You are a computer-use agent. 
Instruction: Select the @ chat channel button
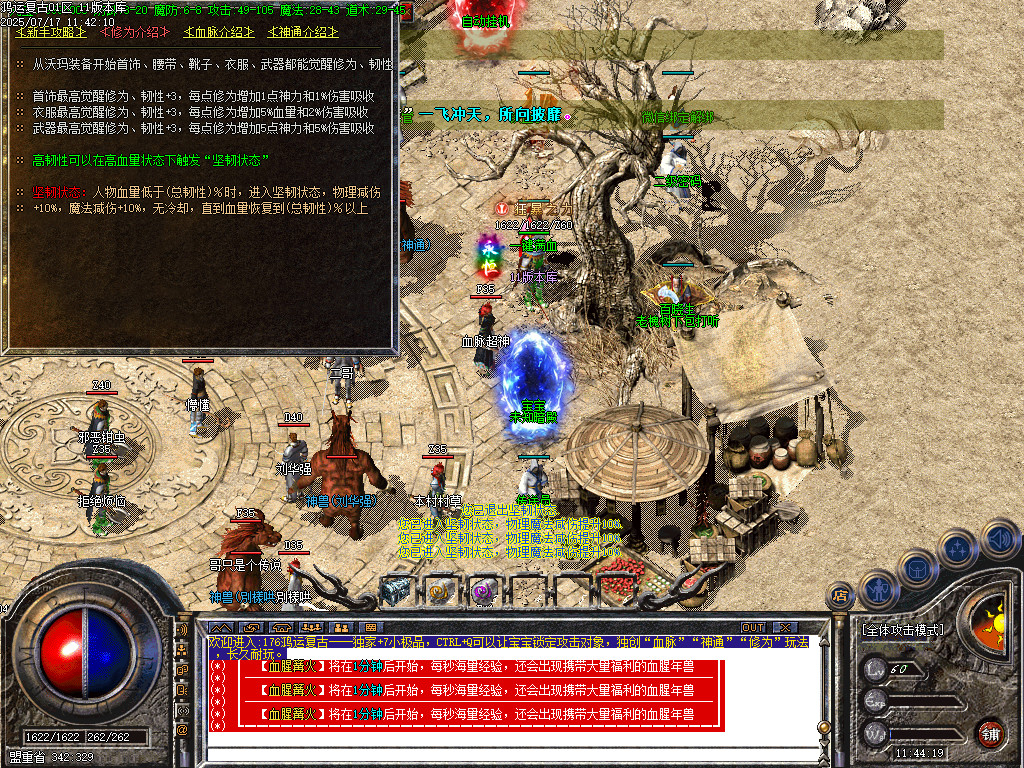[183, 730]
